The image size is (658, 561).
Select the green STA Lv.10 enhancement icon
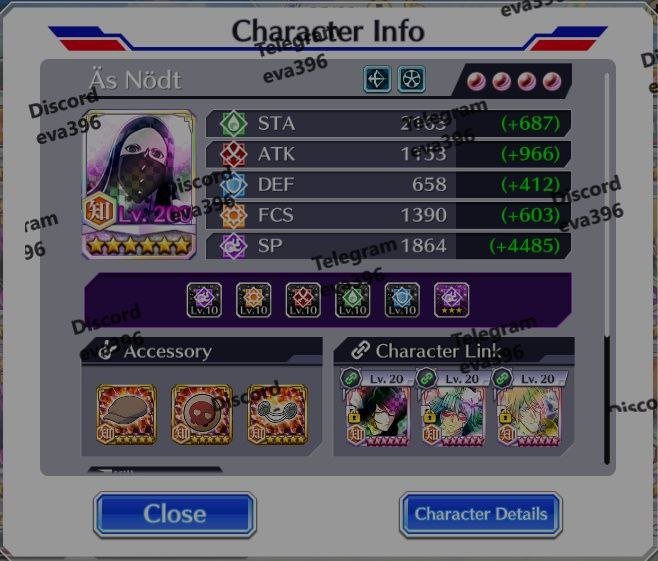[352, 299]
